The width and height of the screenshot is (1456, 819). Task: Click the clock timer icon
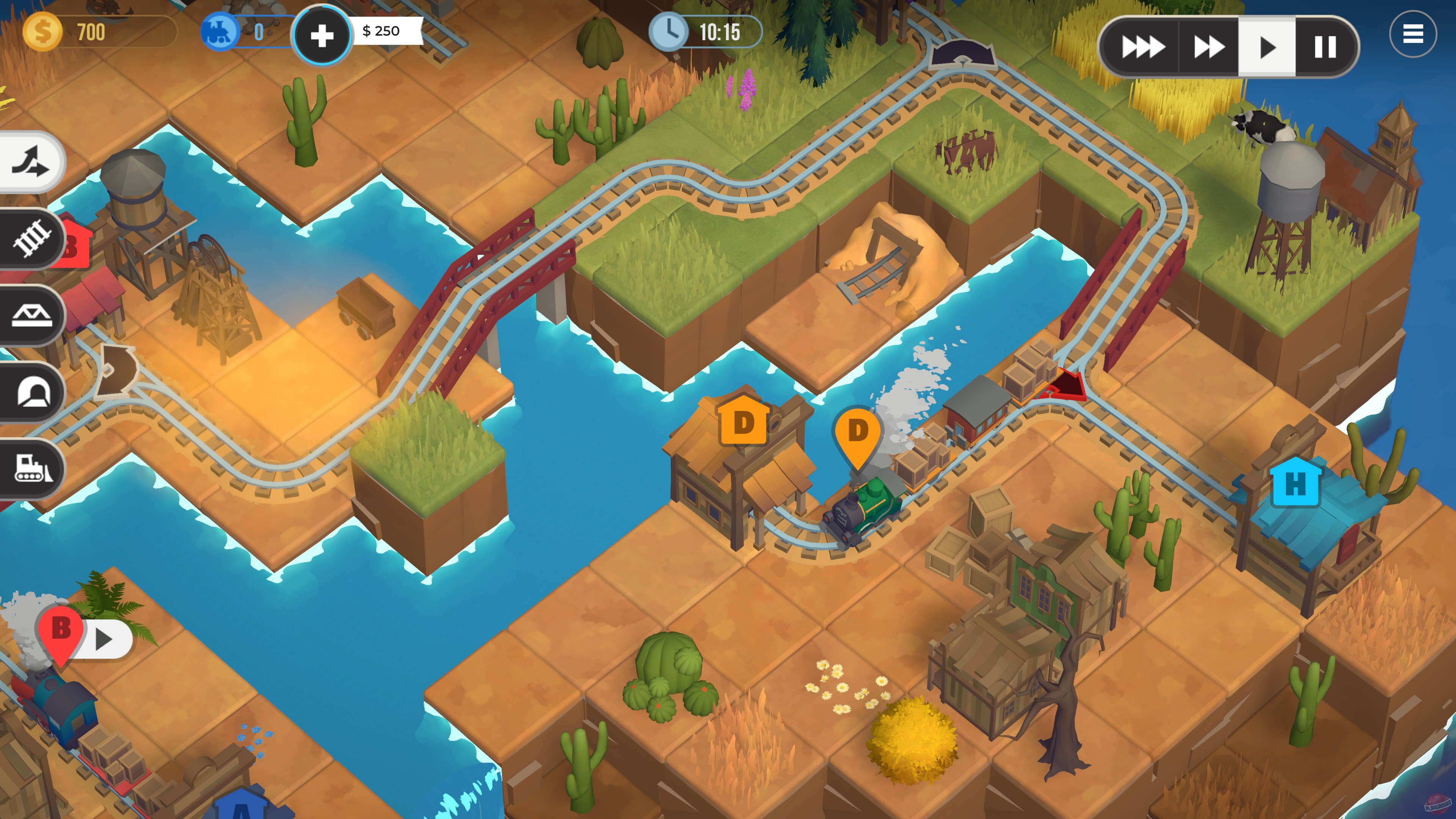coord(670,32)
